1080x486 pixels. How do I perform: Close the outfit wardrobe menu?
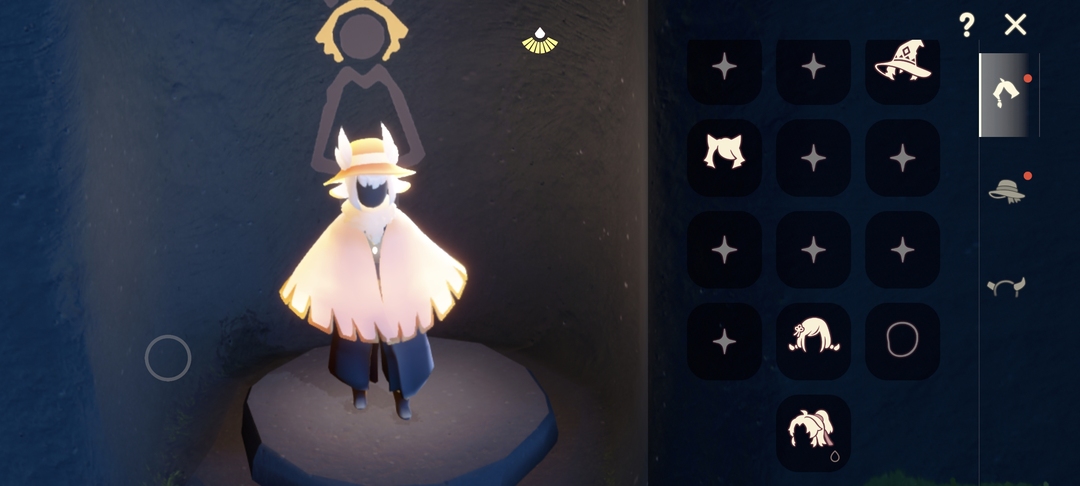(1015, 25)
